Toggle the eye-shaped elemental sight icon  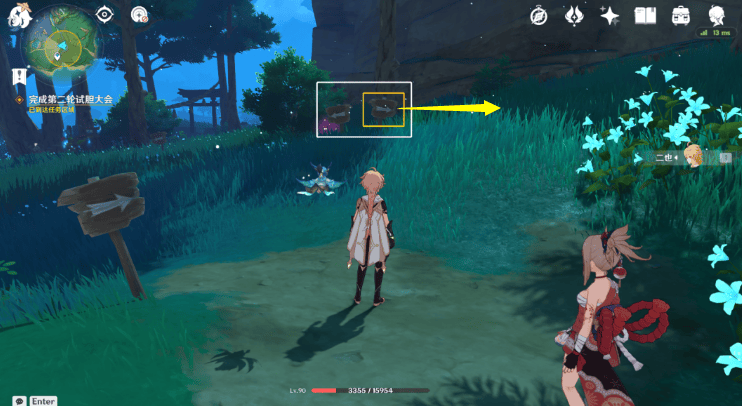click(x=105, y=15)
